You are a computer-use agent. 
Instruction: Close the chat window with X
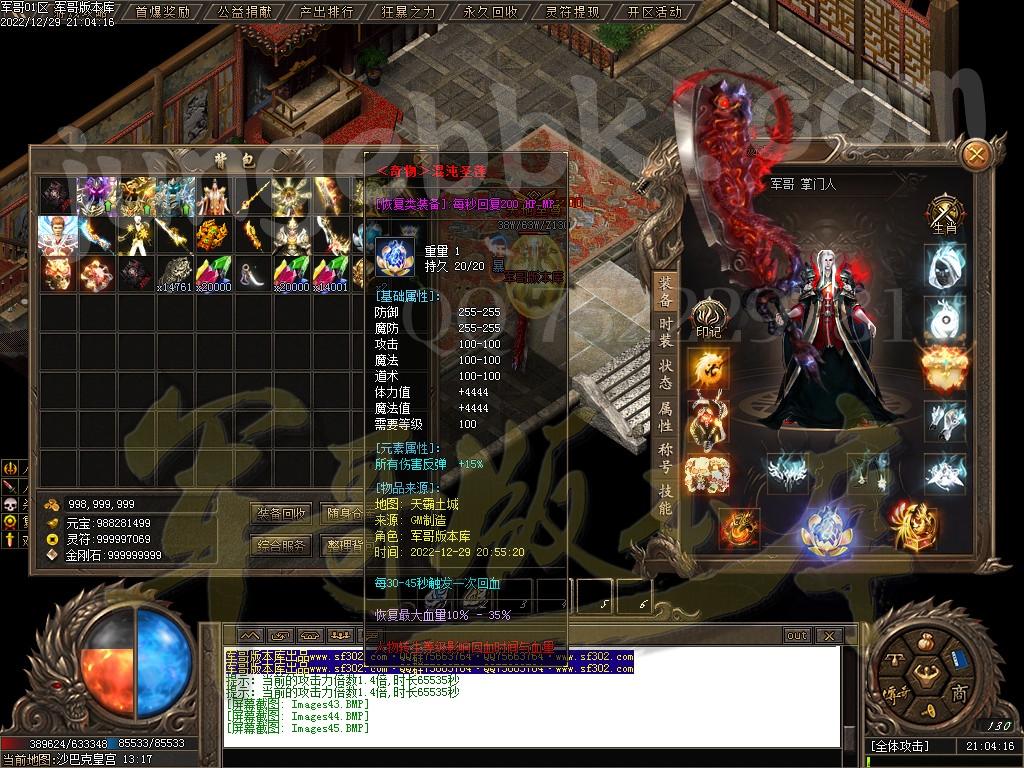pyautogui.click(x=827, y=636)
